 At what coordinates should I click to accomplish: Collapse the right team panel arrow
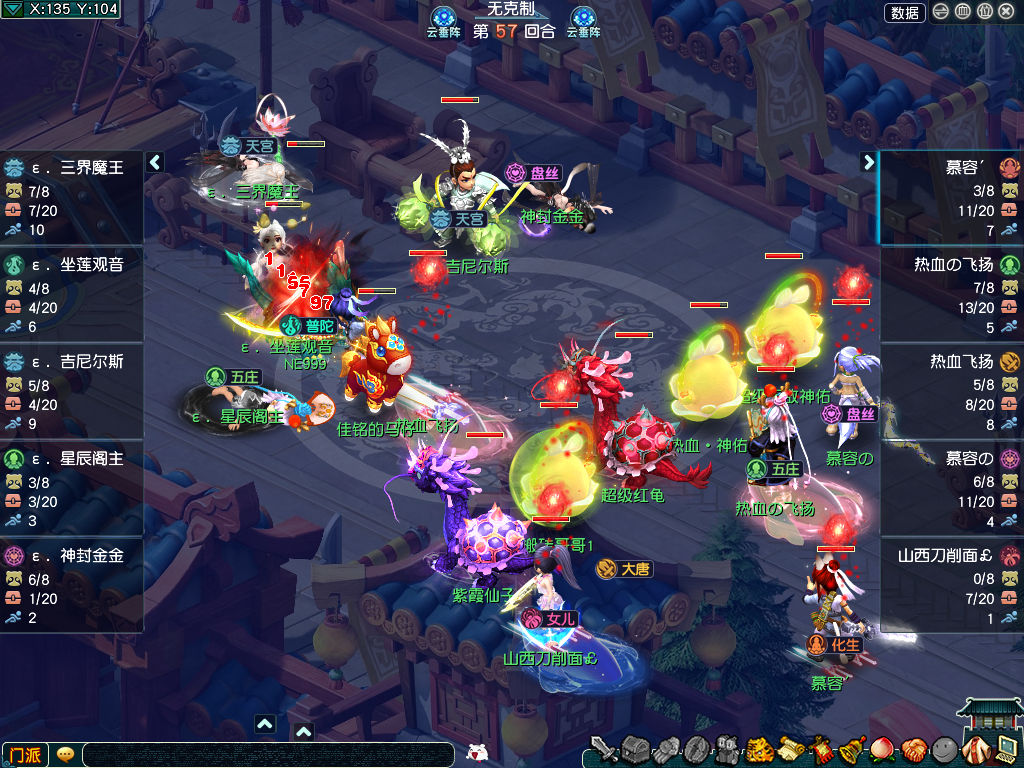point(868,162)
